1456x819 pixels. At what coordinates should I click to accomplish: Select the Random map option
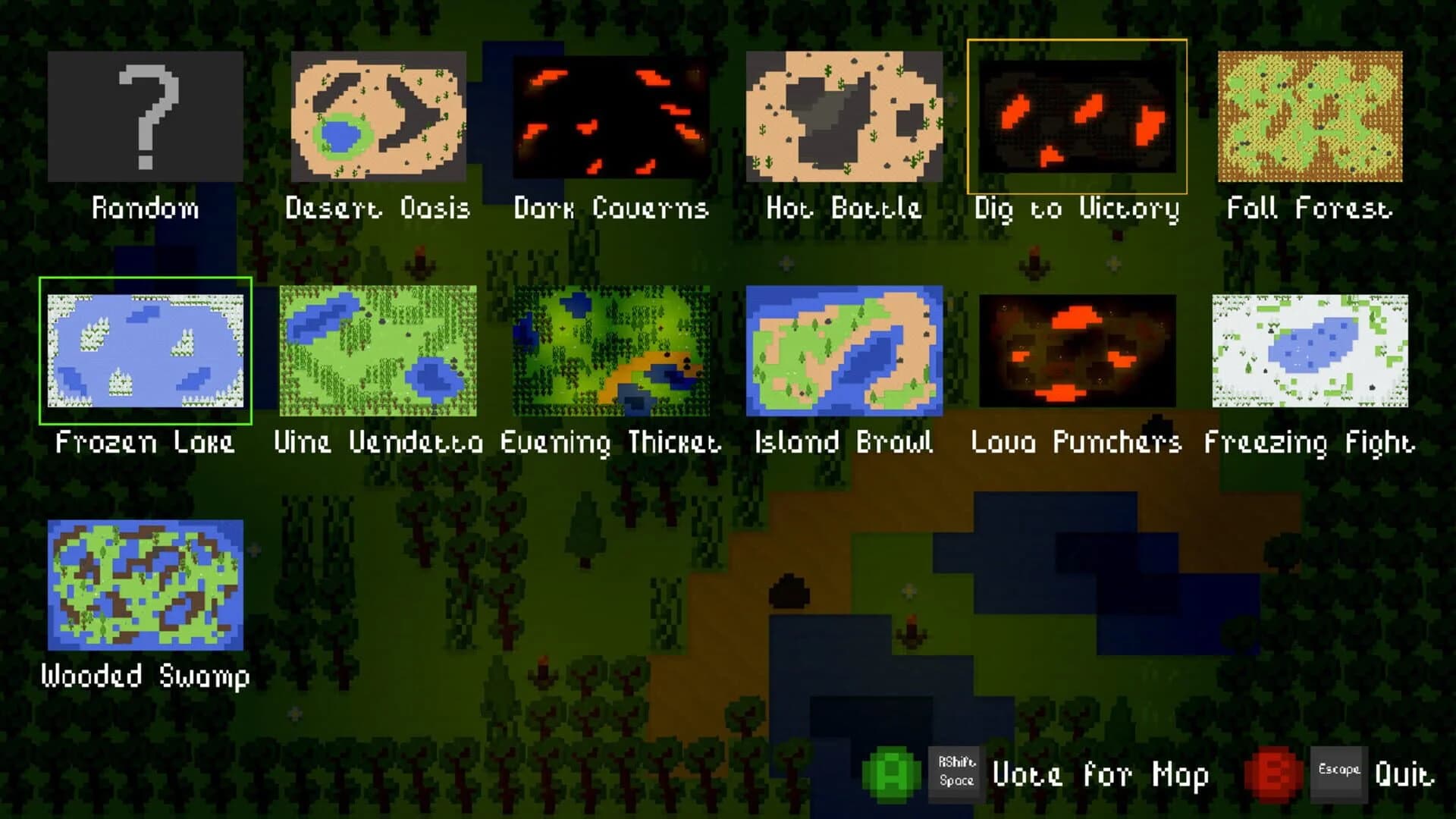coord(144,118)
